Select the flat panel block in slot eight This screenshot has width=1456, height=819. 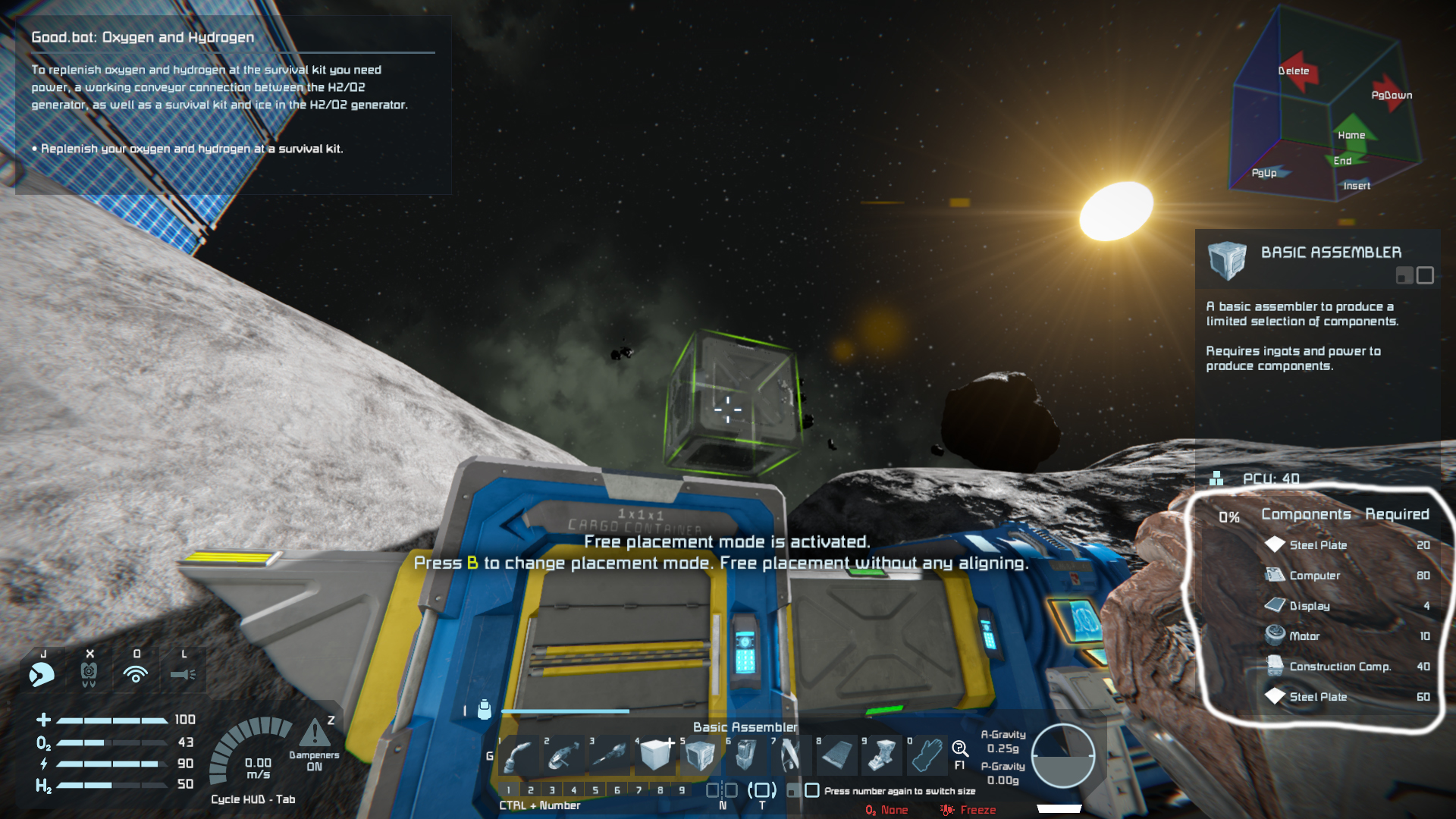pyautogui.click(x=836, y=755)
